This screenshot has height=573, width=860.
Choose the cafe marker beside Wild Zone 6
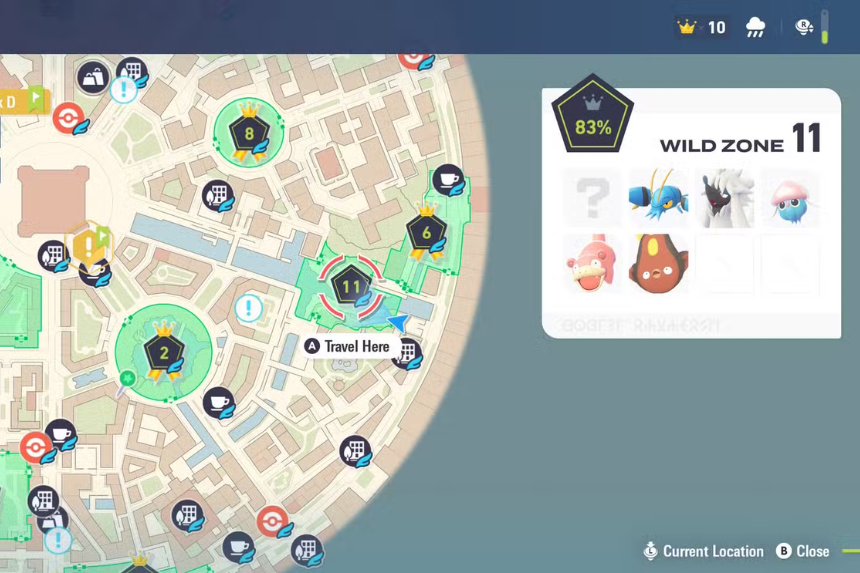[x=448, y=180]
